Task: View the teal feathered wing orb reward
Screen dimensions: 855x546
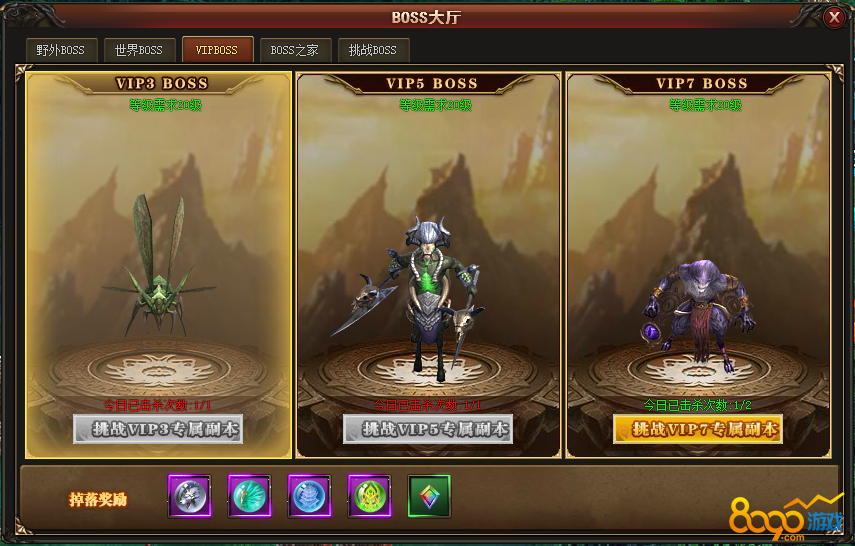Action: pos(249,496)
